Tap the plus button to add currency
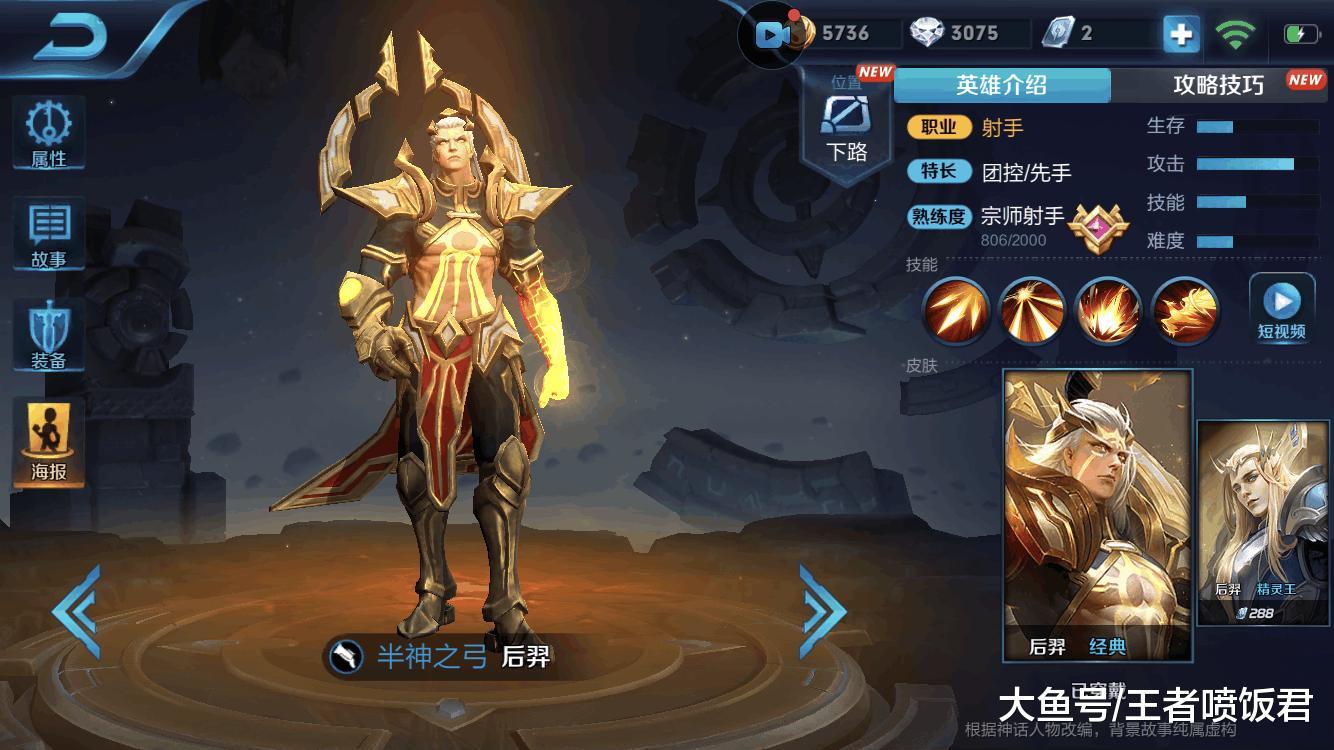This screenshot has width=1334, height=750. tap(1181, 34)
